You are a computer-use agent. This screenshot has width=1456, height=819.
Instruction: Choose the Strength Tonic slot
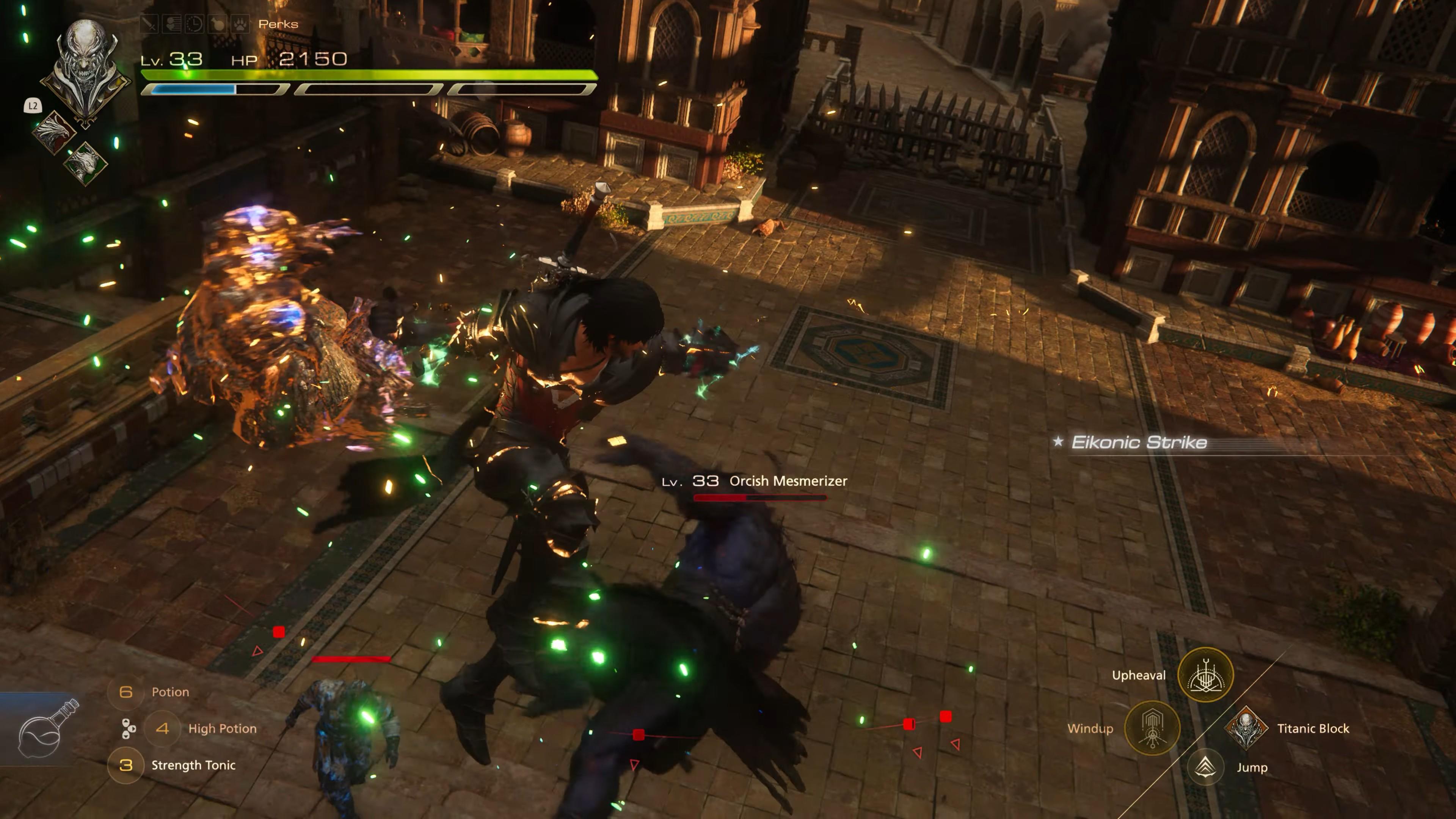tap(126, 765)
